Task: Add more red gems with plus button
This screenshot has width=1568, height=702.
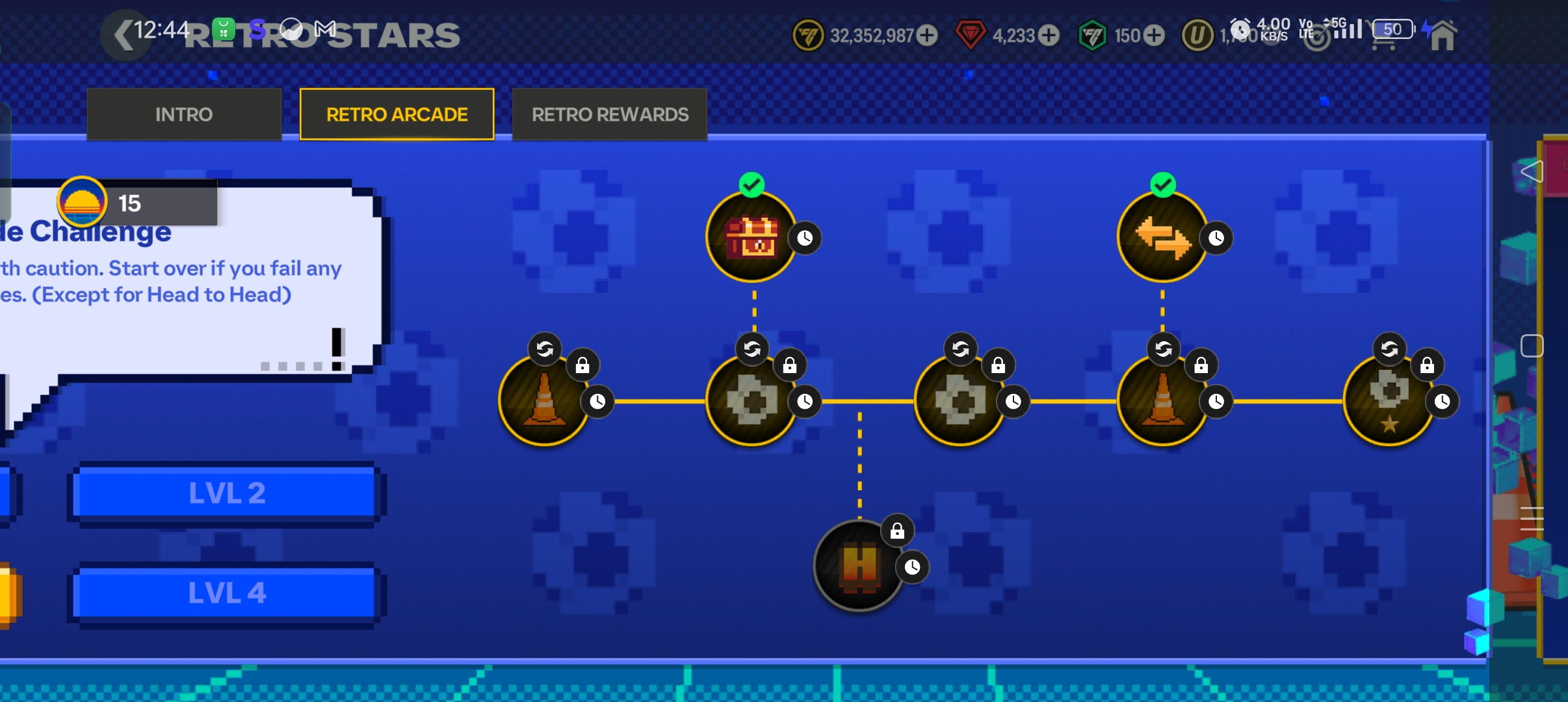Action: [x=1048, y=35]
